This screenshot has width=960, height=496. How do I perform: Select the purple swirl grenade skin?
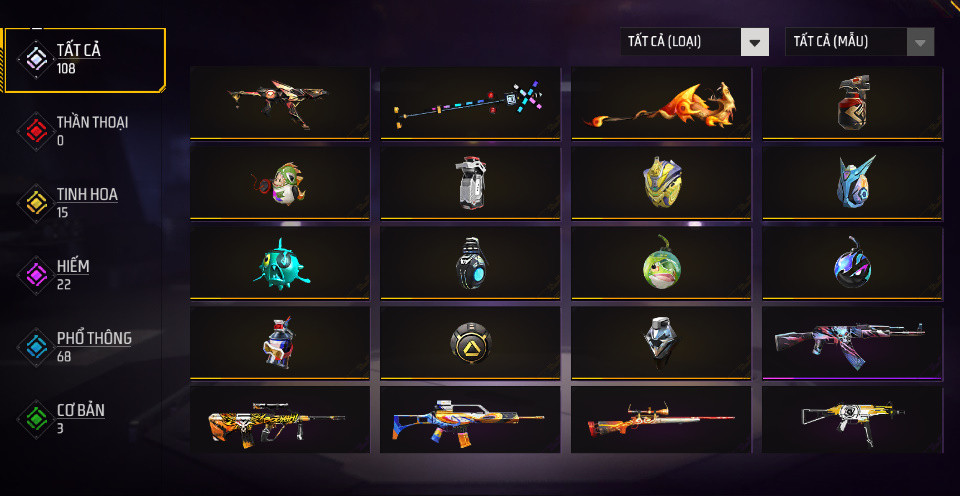tap(852, 264)
